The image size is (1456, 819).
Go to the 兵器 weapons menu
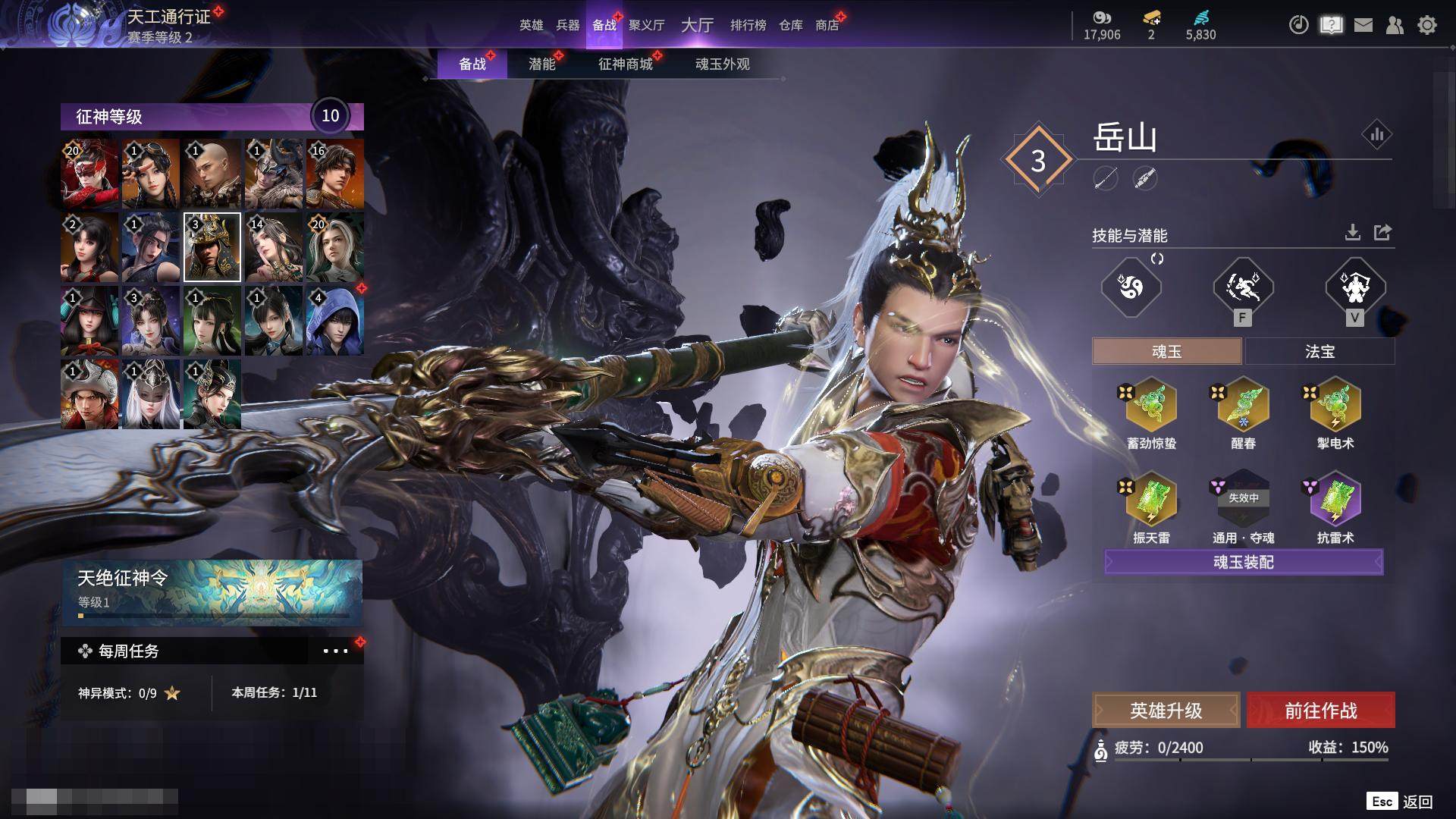(x=567, y=25)
